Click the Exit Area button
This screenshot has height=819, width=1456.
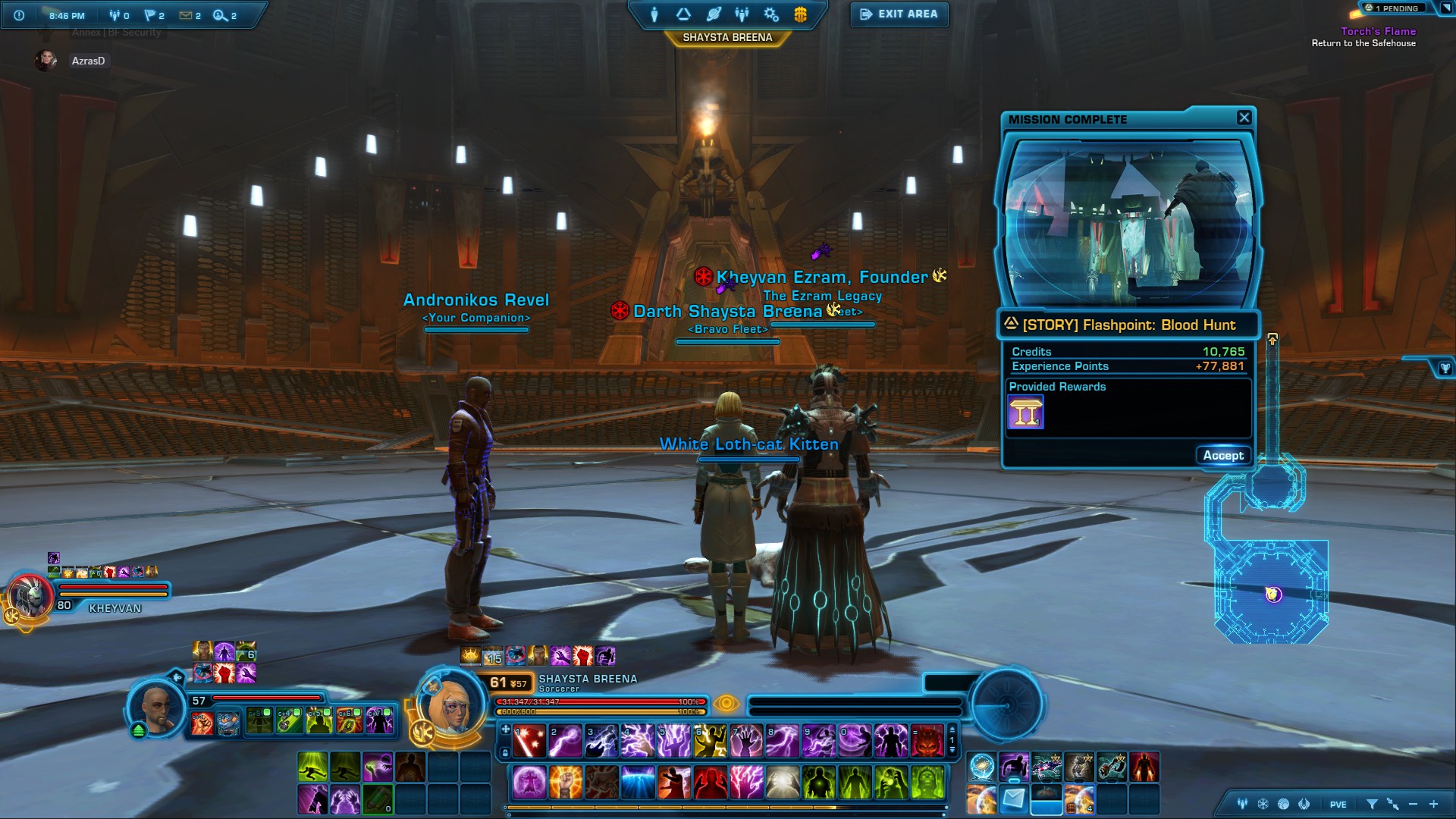click(899, 14)
